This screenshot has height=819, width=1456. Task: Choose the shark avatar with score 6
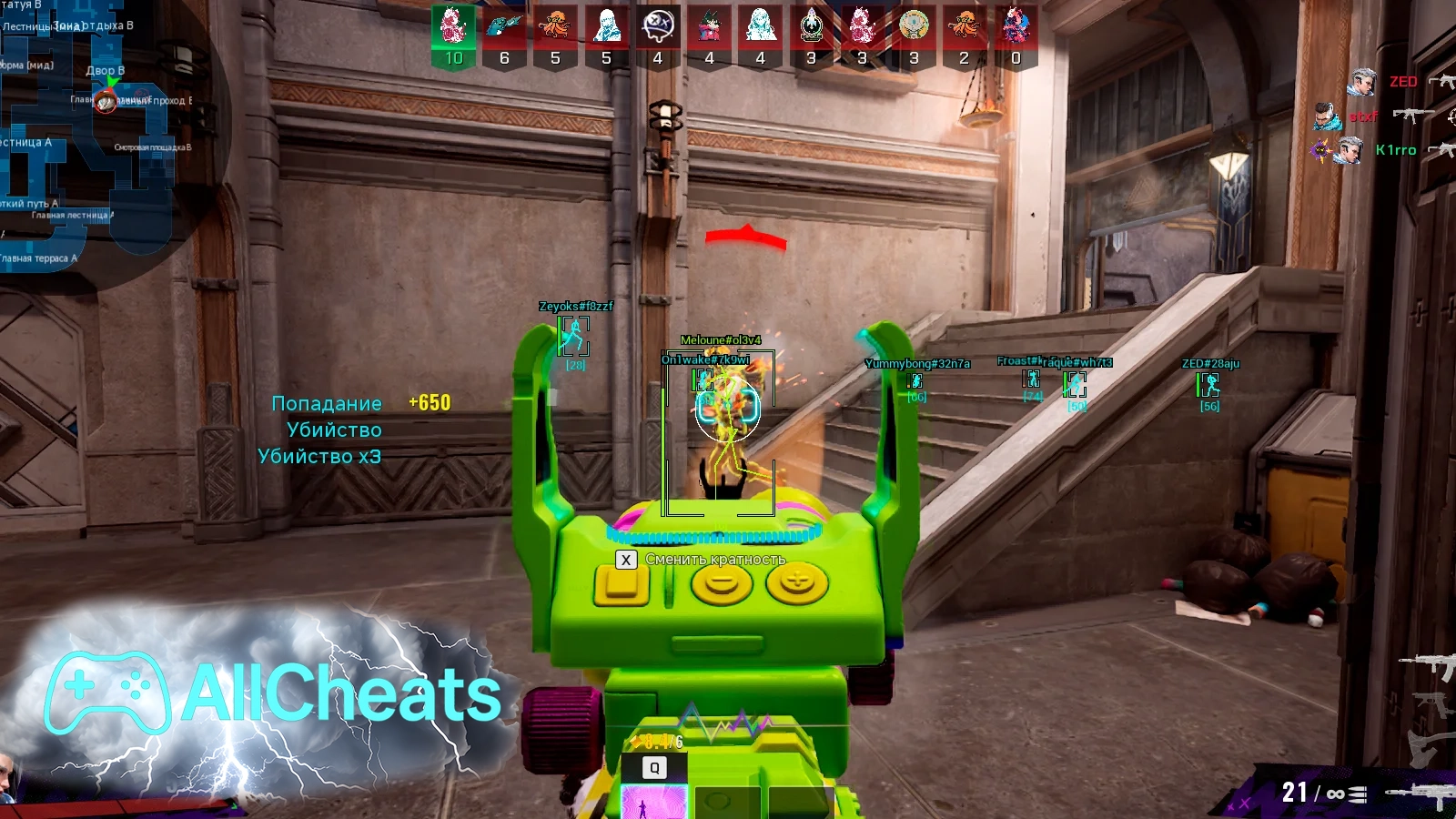[x=503, y=27]
